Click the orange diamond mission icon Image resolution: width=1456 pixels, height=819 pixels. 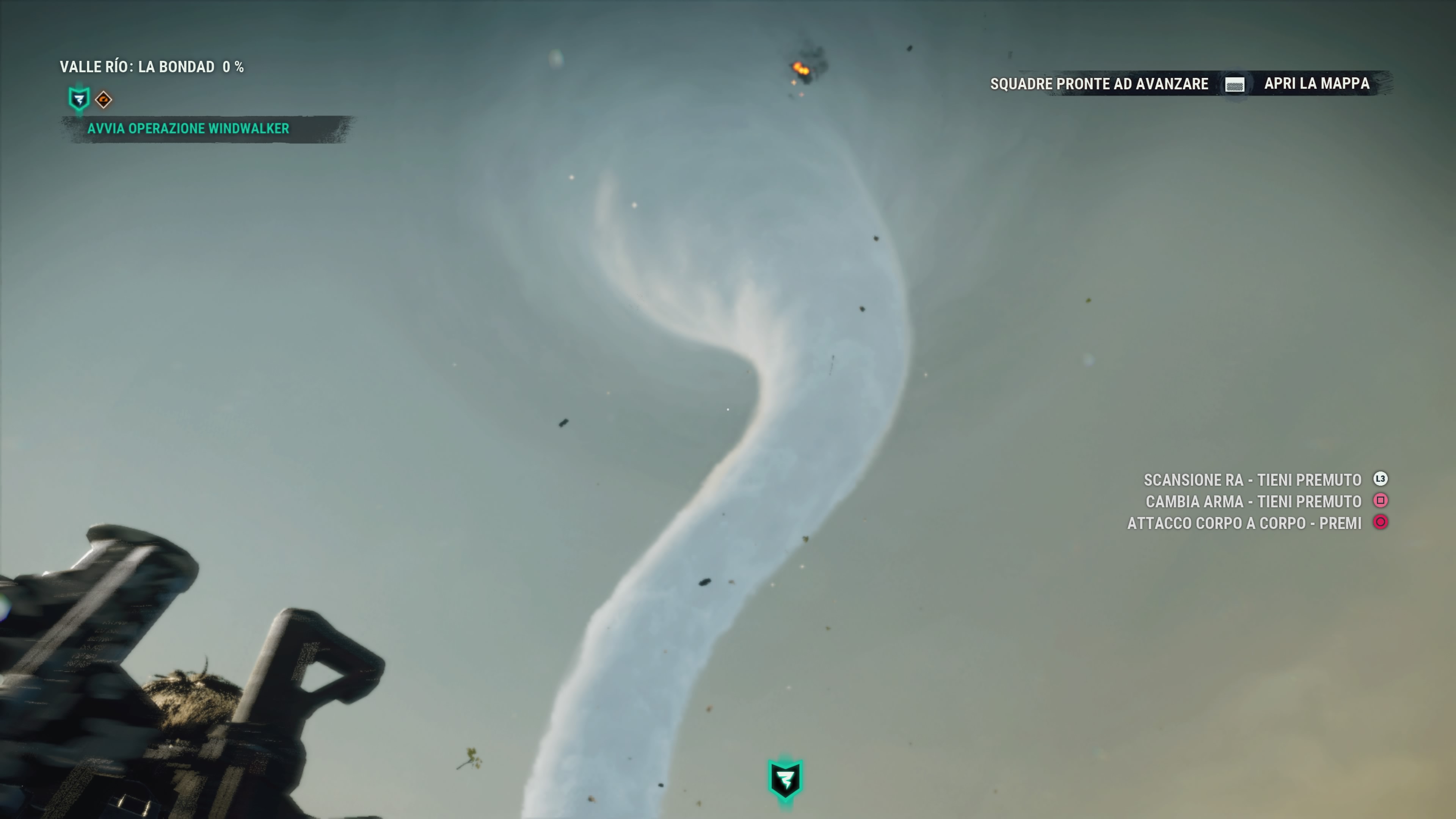pyautogui.click(x=104, y=100)
